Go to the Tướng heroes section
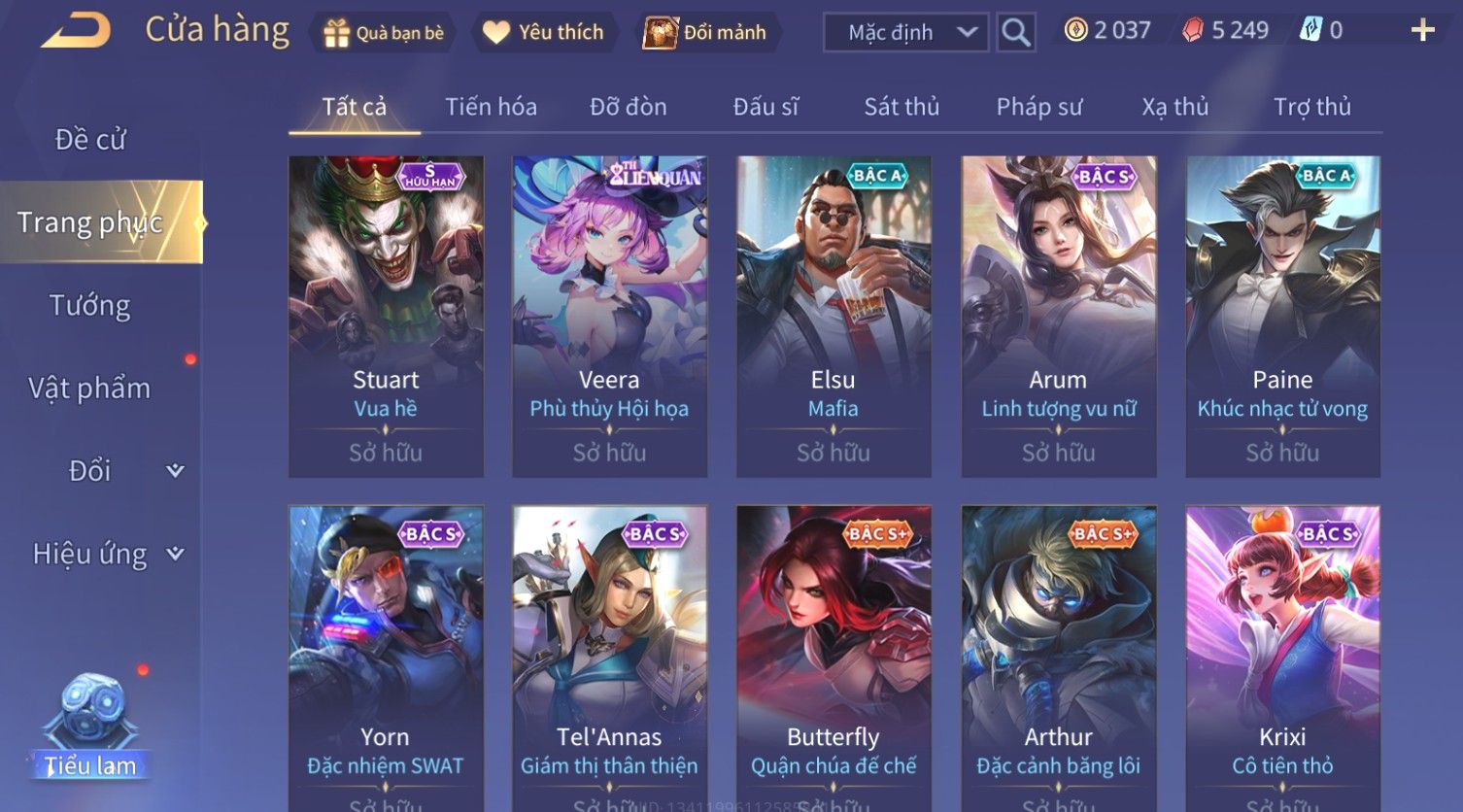 click(x=90, y=306)
